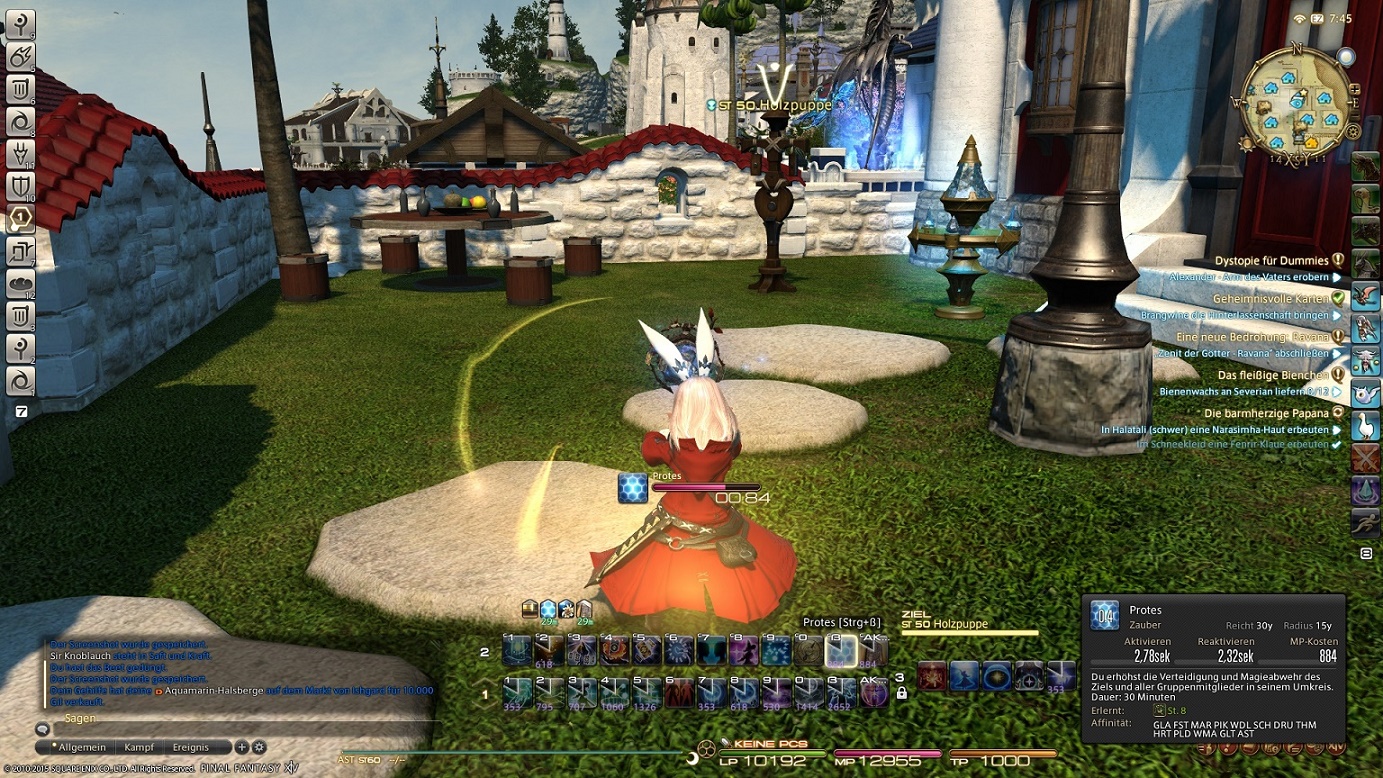The width and height of the screenshot is (1383, 778).
Task: Select the Allgemein chat tab
Action: click(80, 747)
